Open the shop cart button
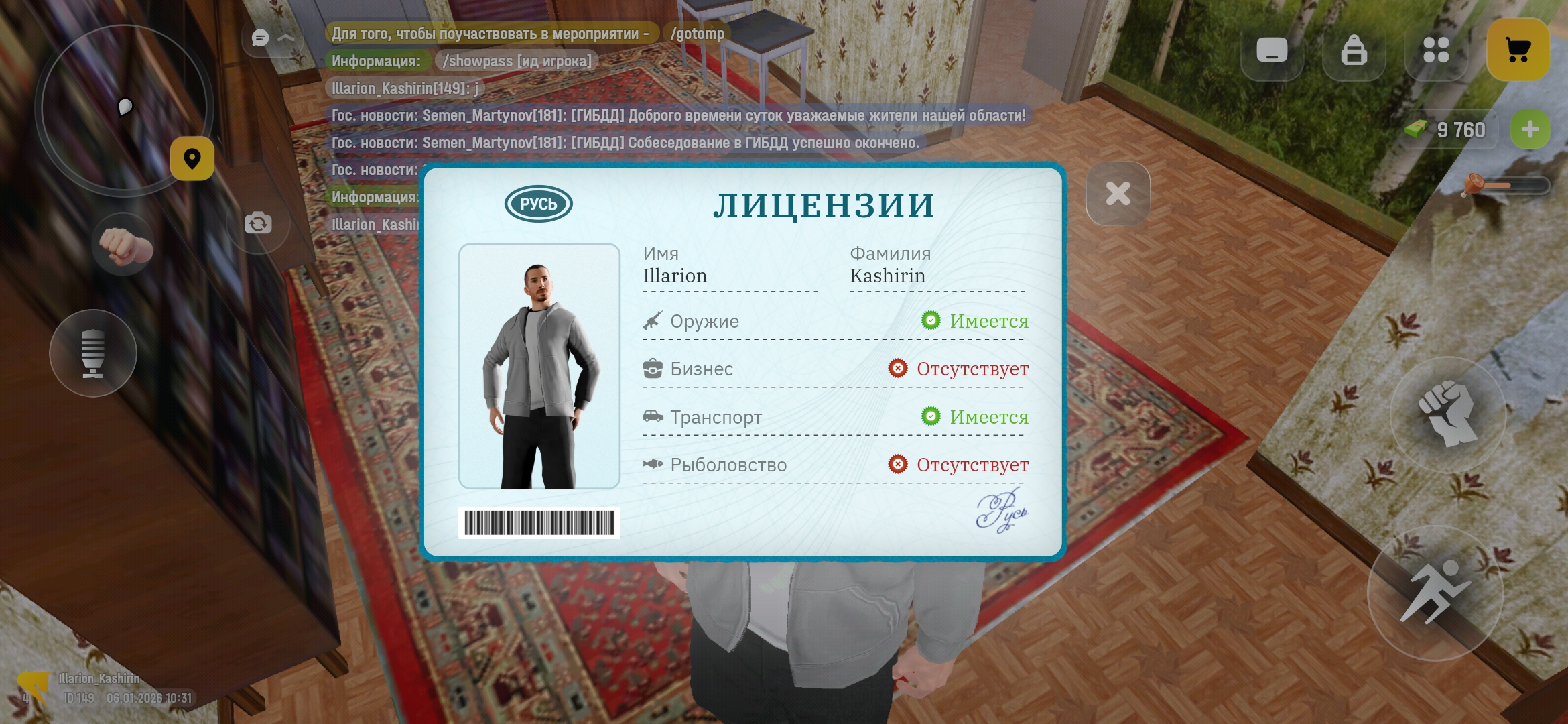The width and height of the screenshot is (1568, 724). (1518, 50)
